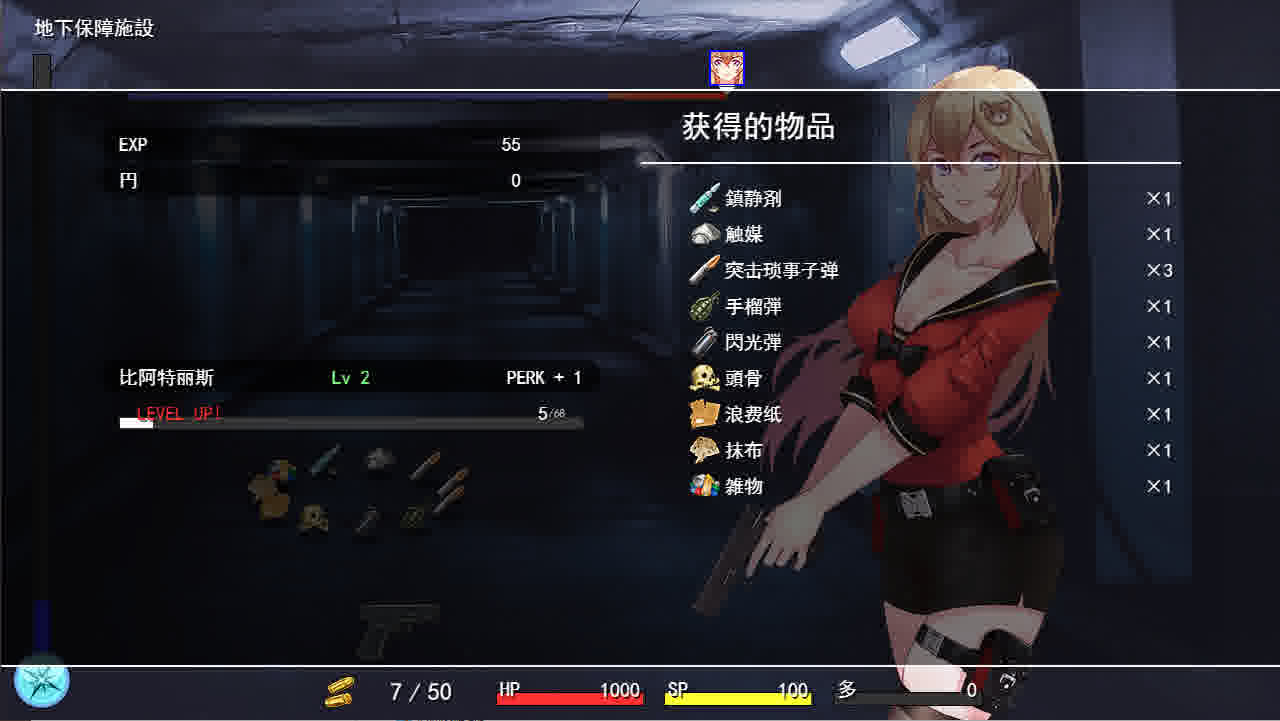The image size is (1280, 721).
Task: Select the 雜物 miscellaneous item icon
Action: pyautogui.click(x=705, y=486)
